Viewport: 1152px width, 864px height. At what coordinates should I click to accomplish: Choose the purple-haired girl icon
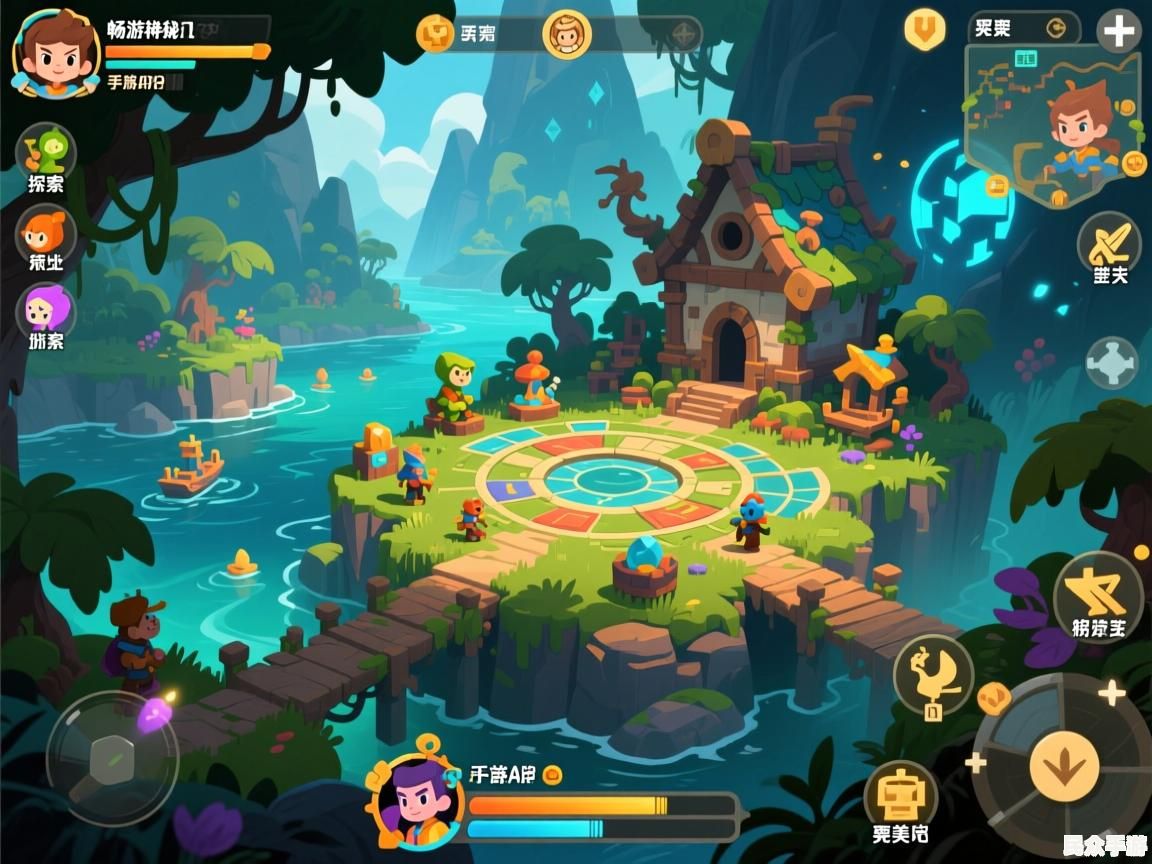click(46, 310)
